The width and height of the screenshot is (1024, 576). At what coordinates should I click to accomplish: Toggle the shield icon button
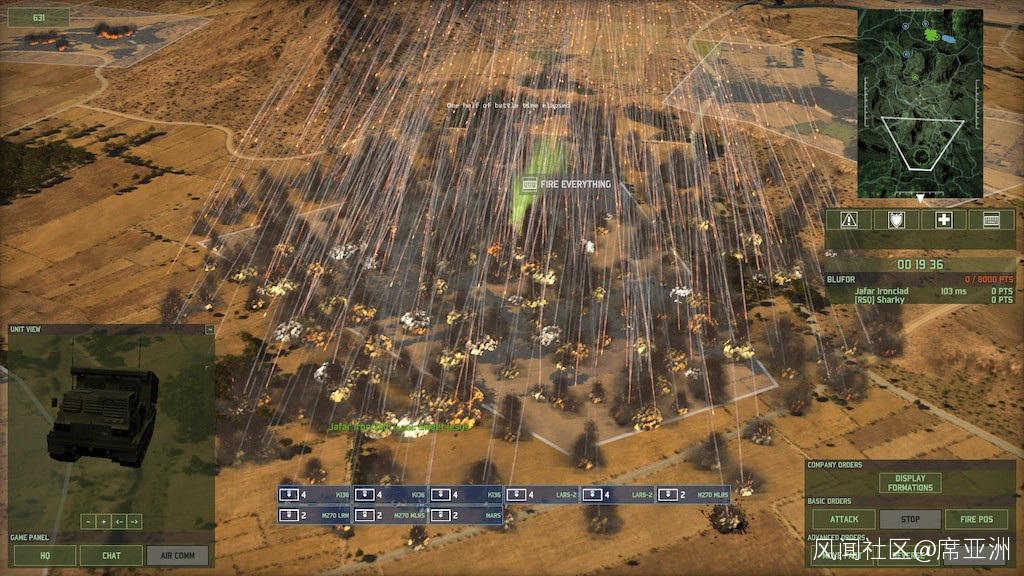[x=896, y=219]
